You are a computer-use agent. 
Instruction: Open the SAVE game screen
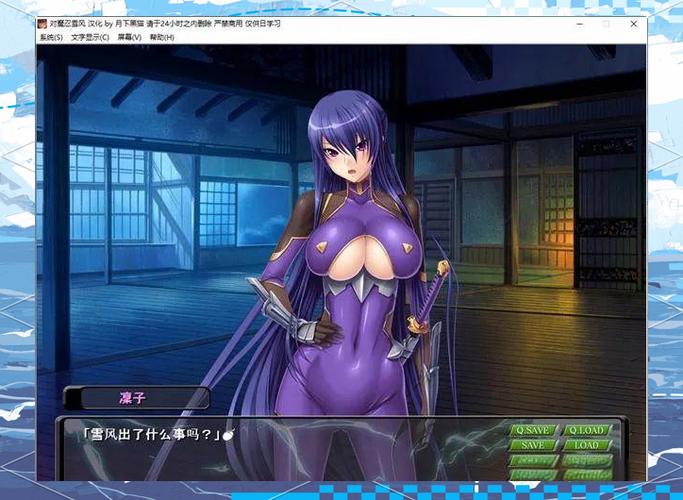tap(533, 445)
